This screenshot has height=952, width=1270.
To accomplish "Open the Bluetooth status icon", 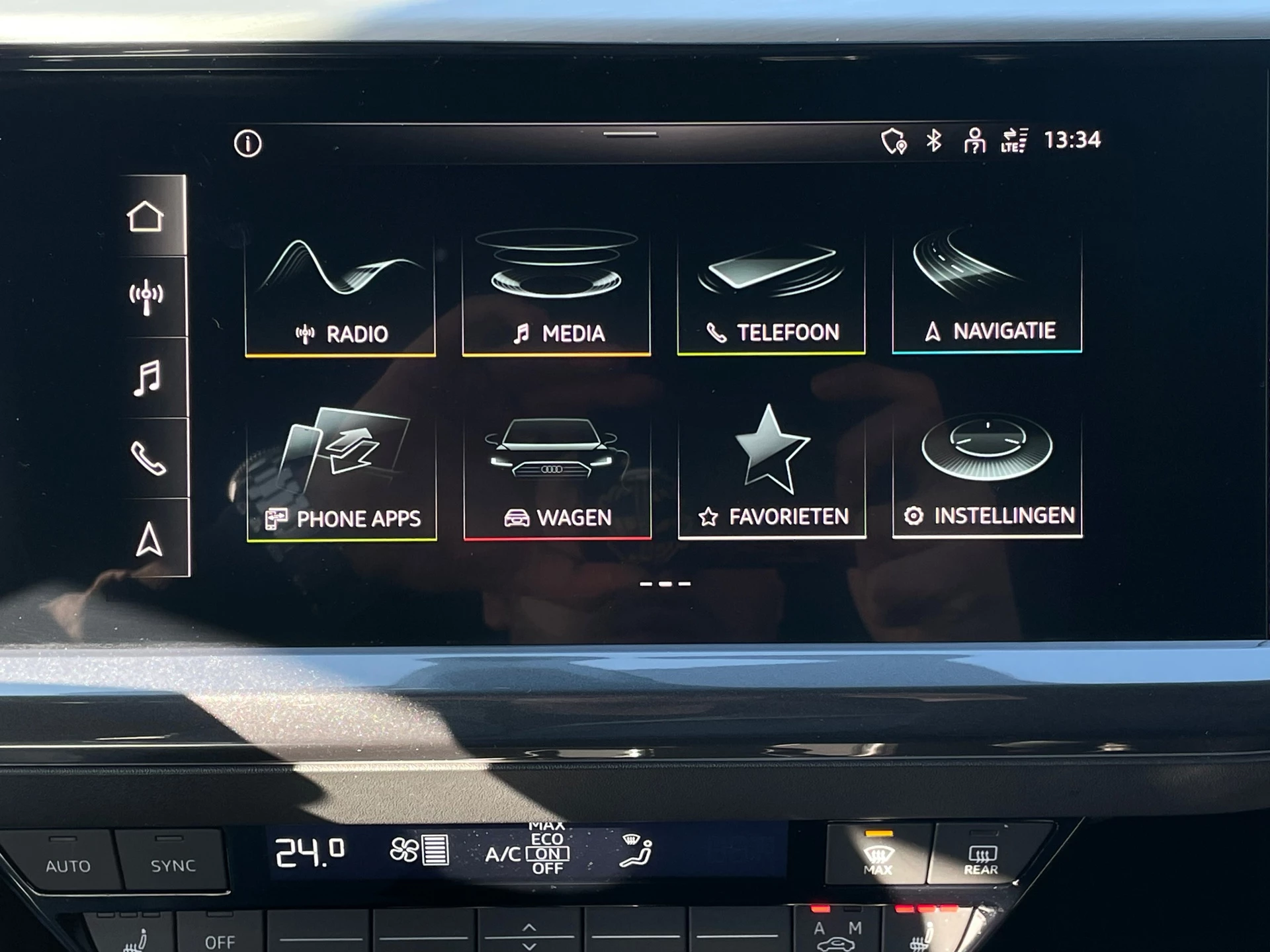I will 933,139.
